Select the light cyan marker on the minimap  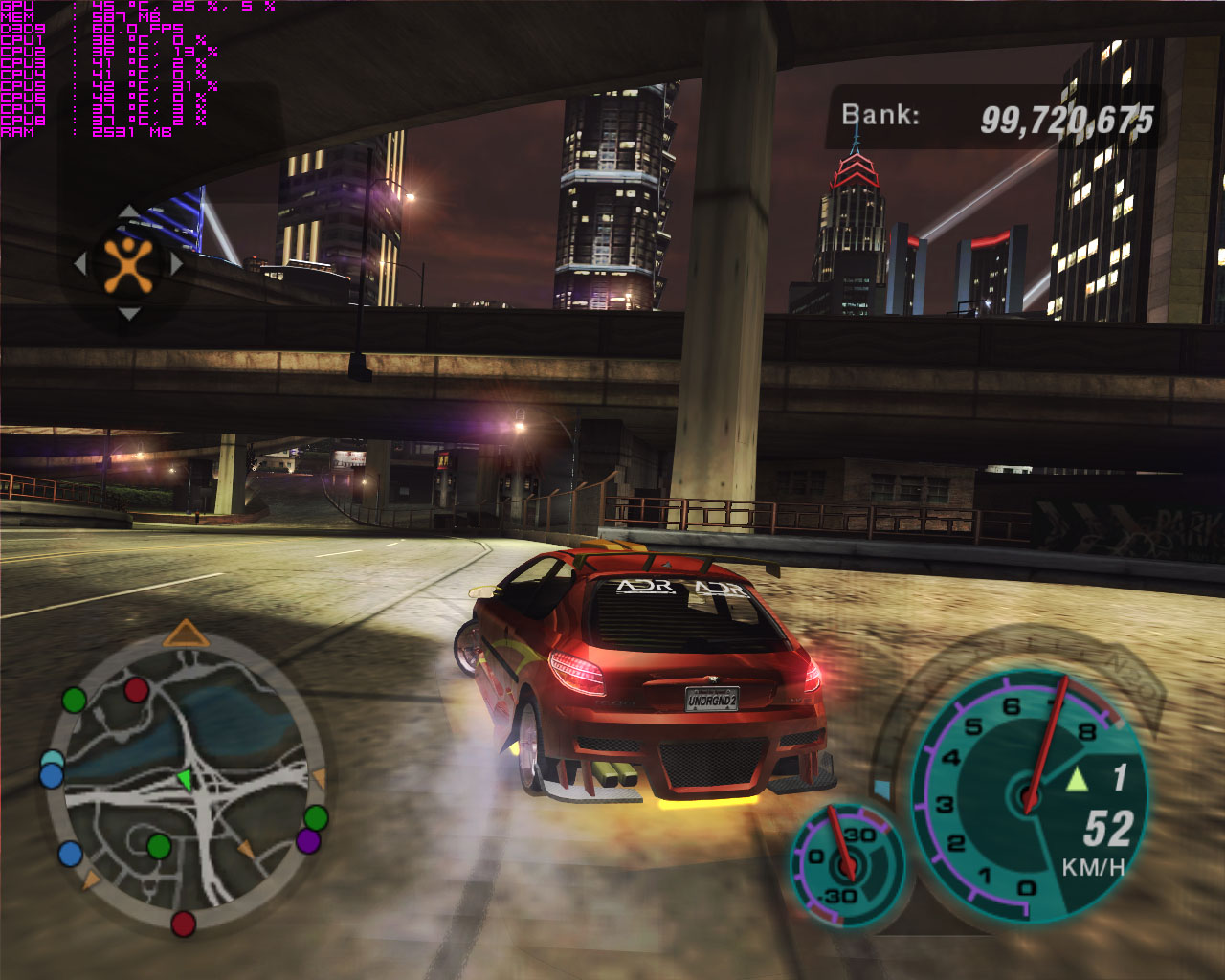click(x=52, y=761)
